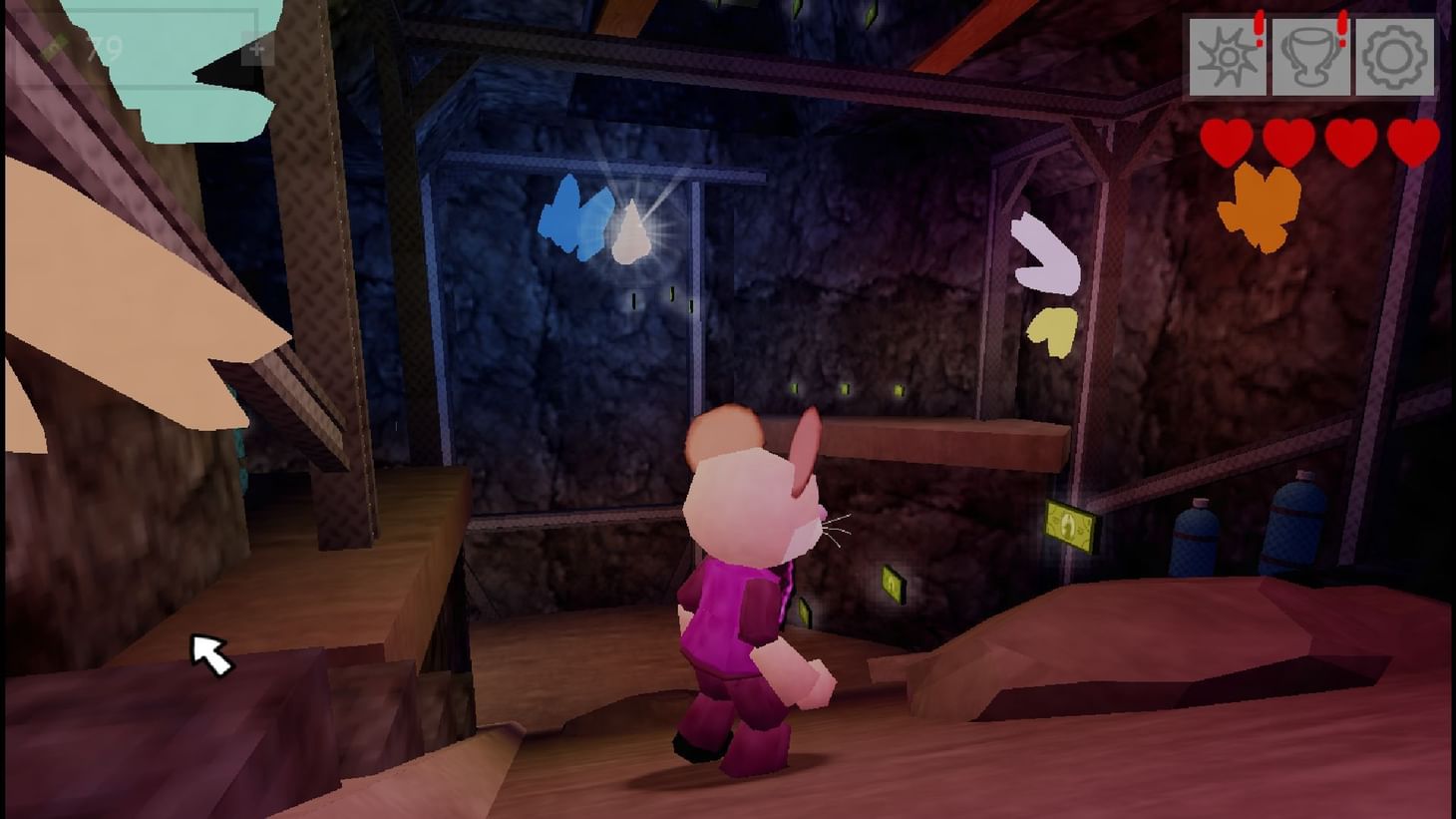This screenshot has width=1456, height=819.
Task: Click the orange butterfly below the hearts
Action: click(x=1259, y=206)
